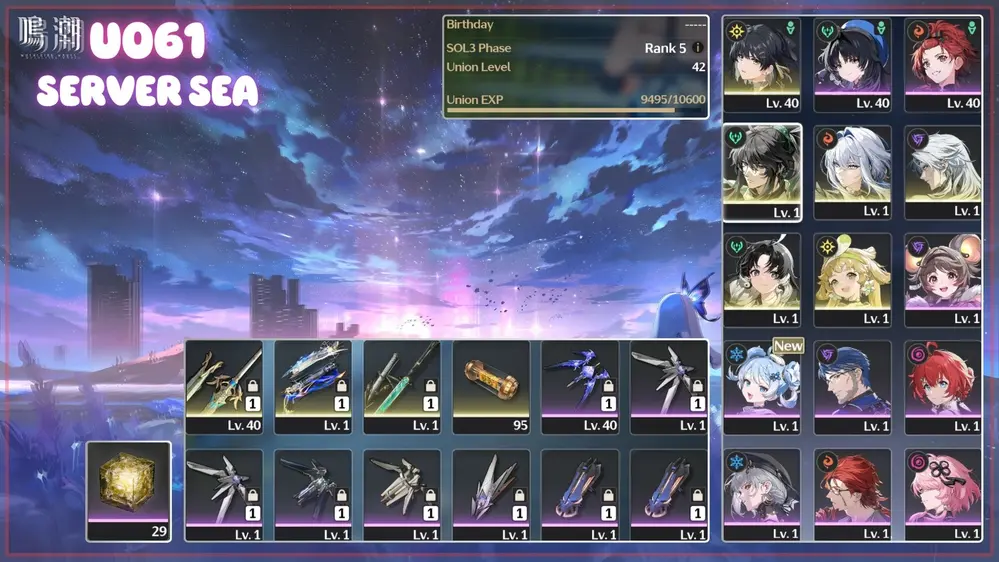Select the glowing golden cube item slot
This screenshot has width=999, height=562.
(129, 490)
